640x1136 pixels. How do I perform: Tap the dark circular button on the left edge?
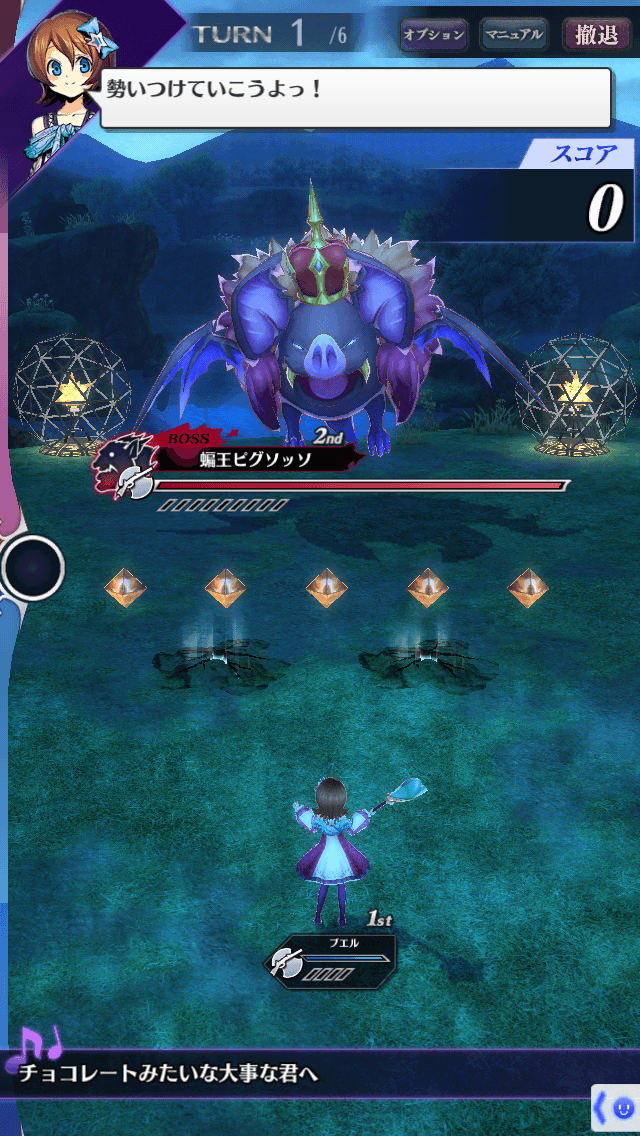point(33,568)
